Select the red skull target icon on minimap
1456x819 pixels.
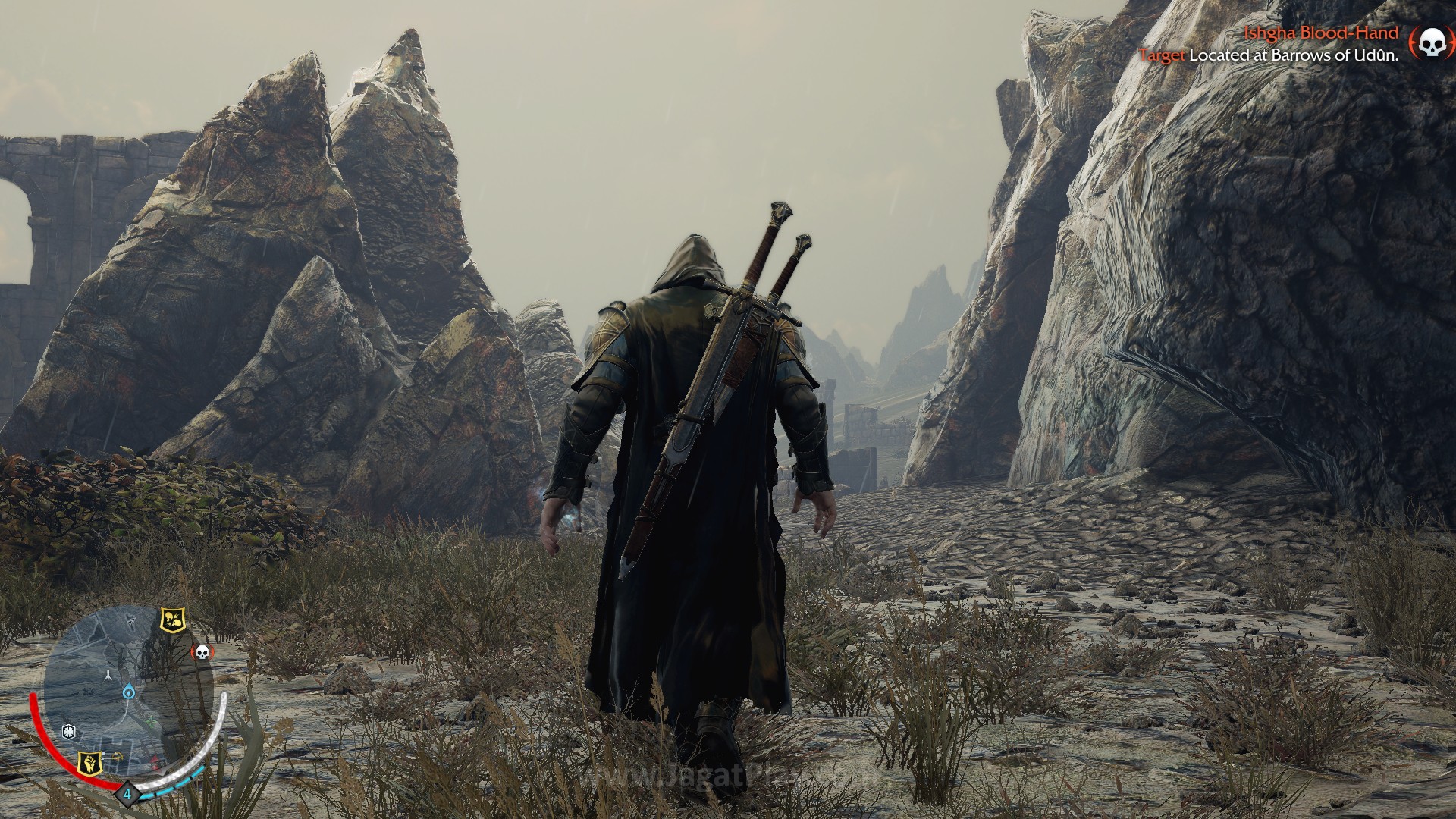click(203, 653)
